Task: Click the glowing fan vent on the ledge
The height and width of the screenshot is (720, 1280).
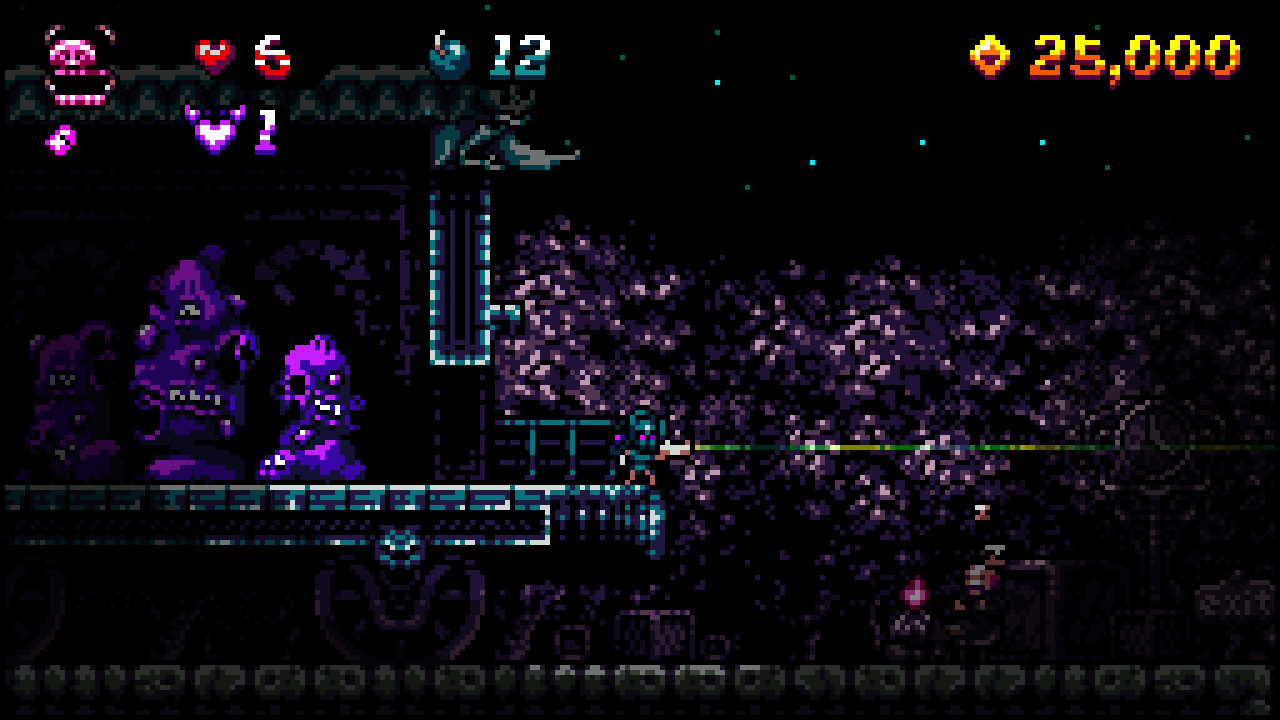Action: [x=400, y=543]
